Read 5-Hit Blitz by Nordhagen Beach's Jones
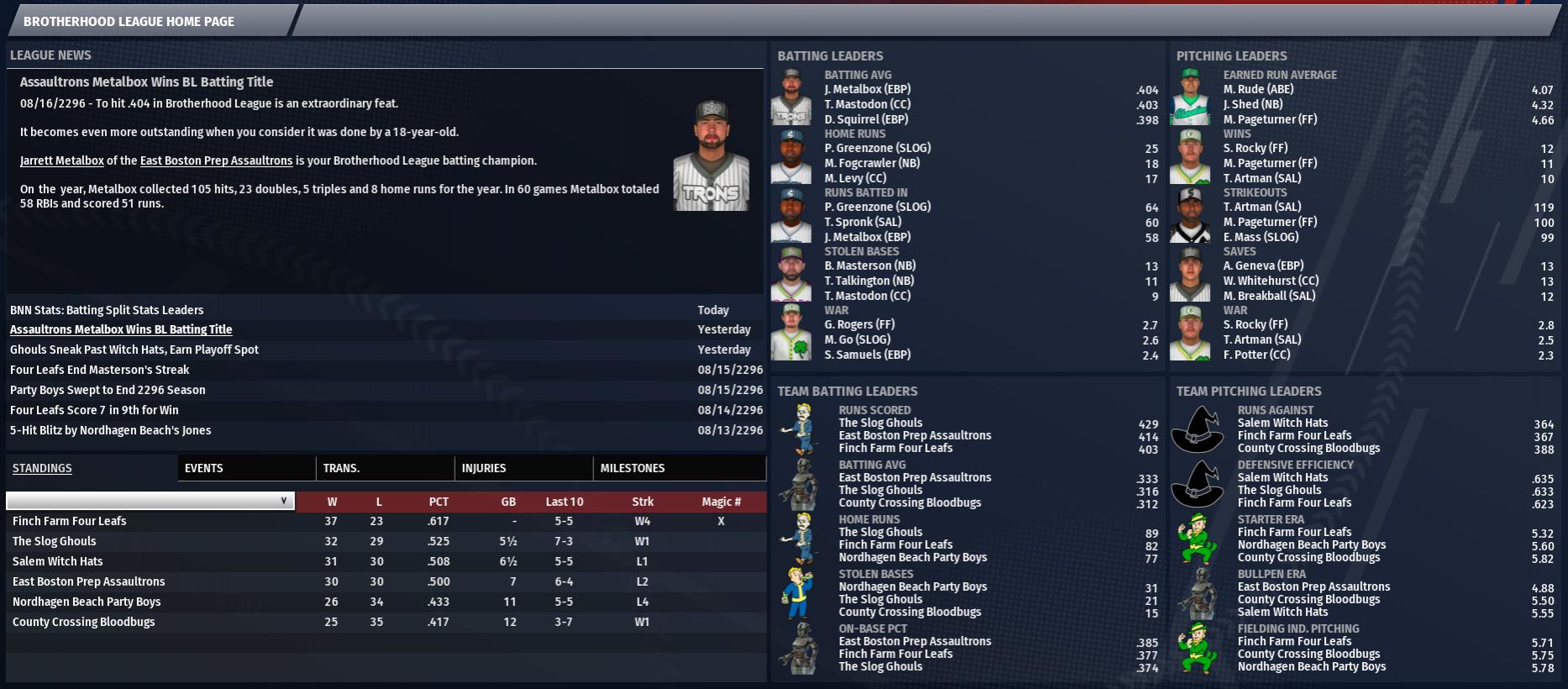The image size is (1568, 689). [x=110, y=430]
